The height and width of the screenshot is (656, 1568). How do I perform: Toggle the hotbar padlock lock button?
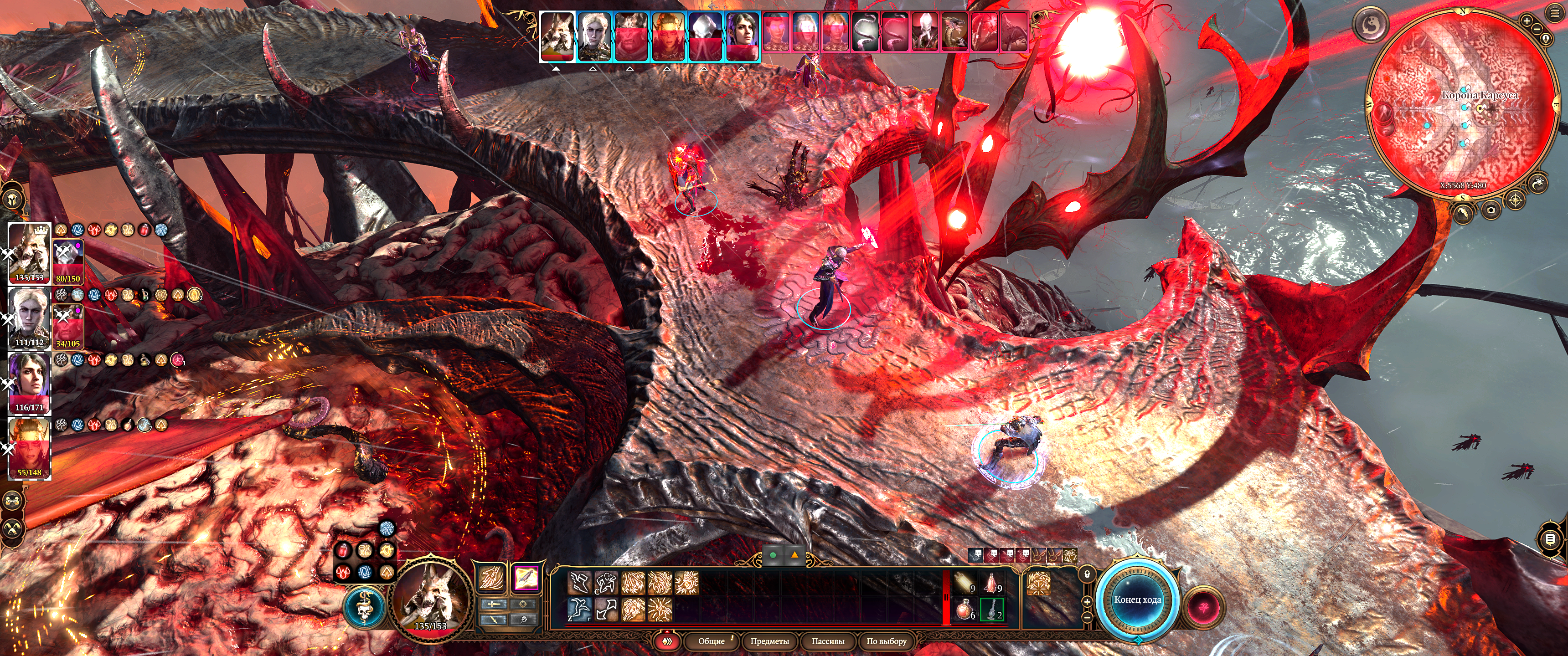click(x=1086, y=574)
